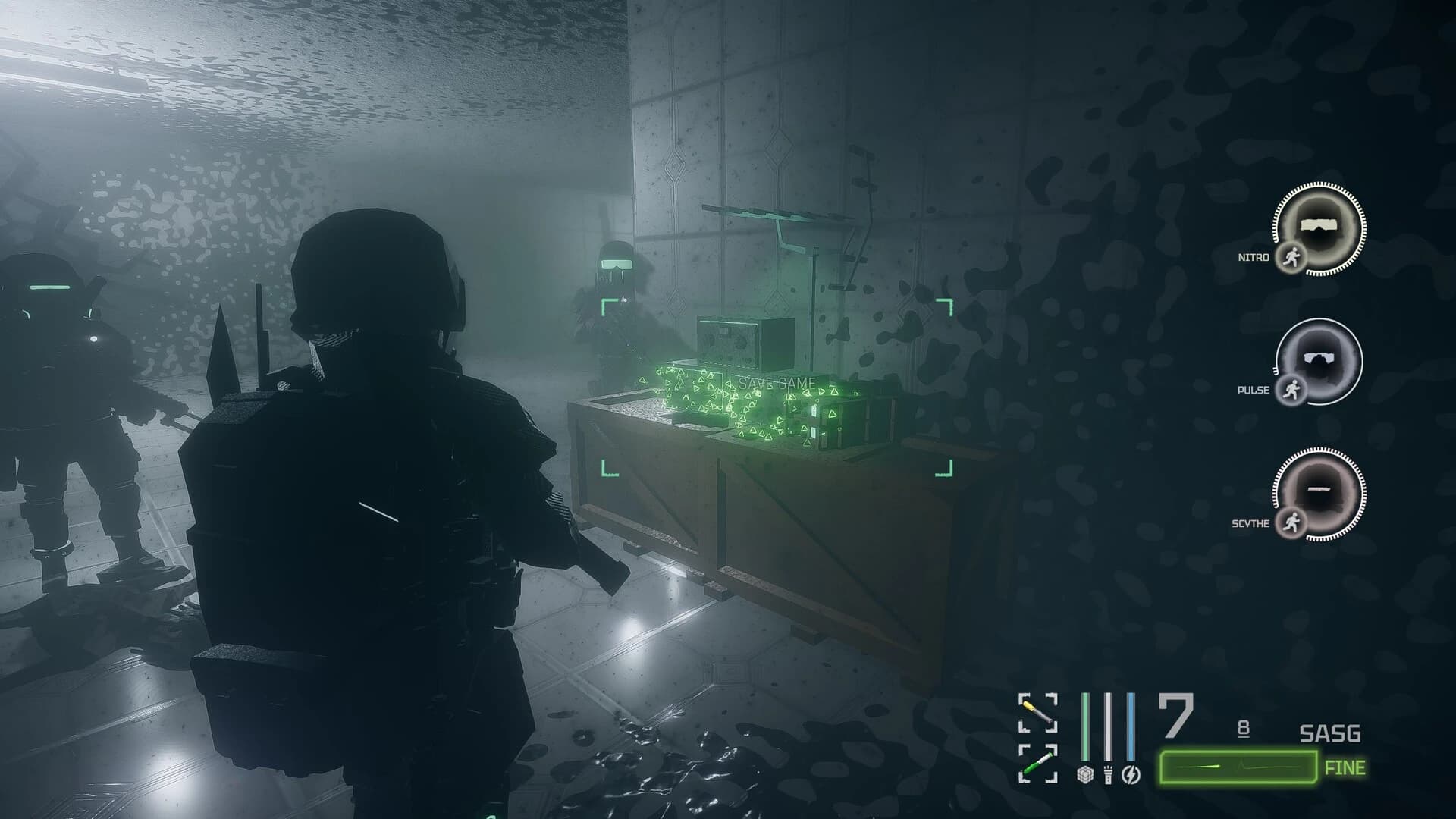
Task: Click the cube supply icon under the green bar
Action: coord(1085,774)
